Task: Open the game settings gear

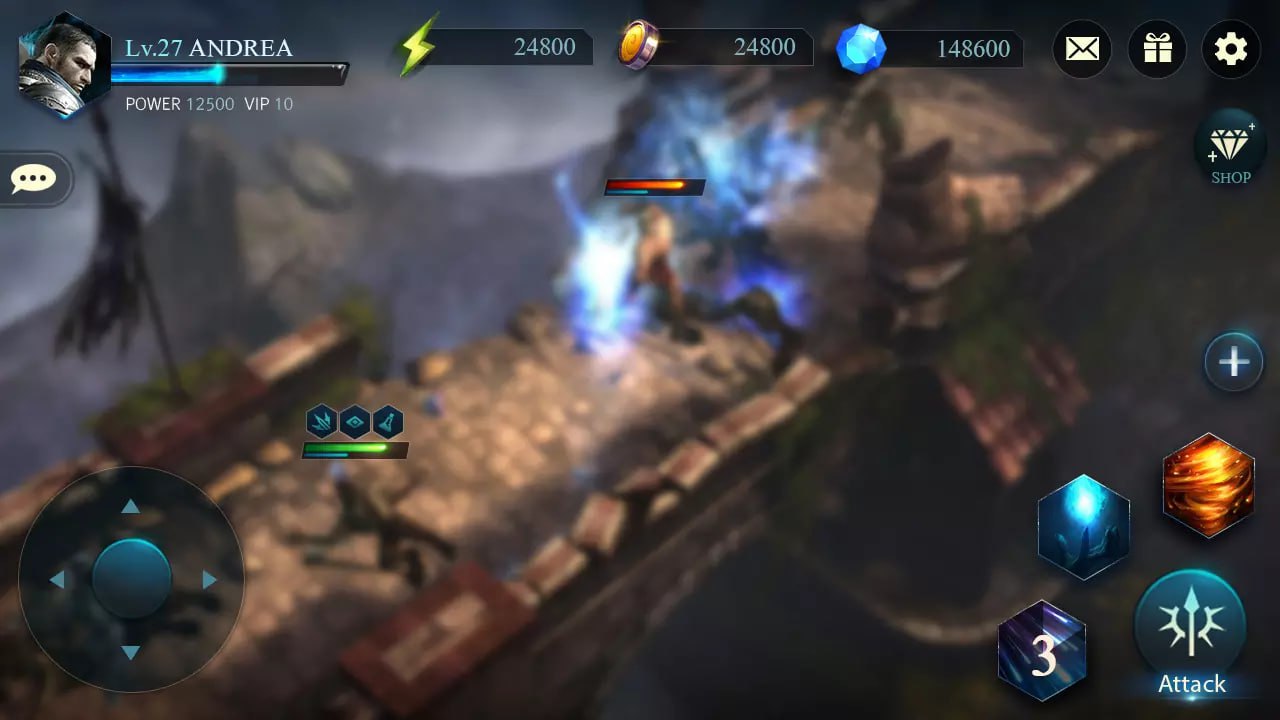Action: (x=1230, y=49)
